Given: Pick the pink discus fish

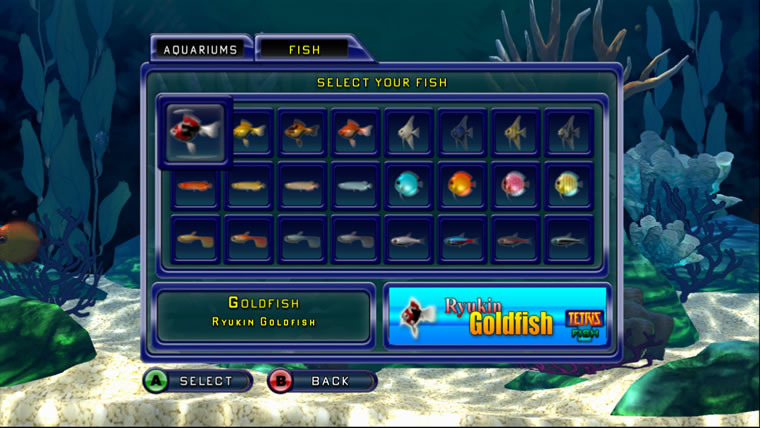Looking at the screenshot, I should tap(516, 185).
